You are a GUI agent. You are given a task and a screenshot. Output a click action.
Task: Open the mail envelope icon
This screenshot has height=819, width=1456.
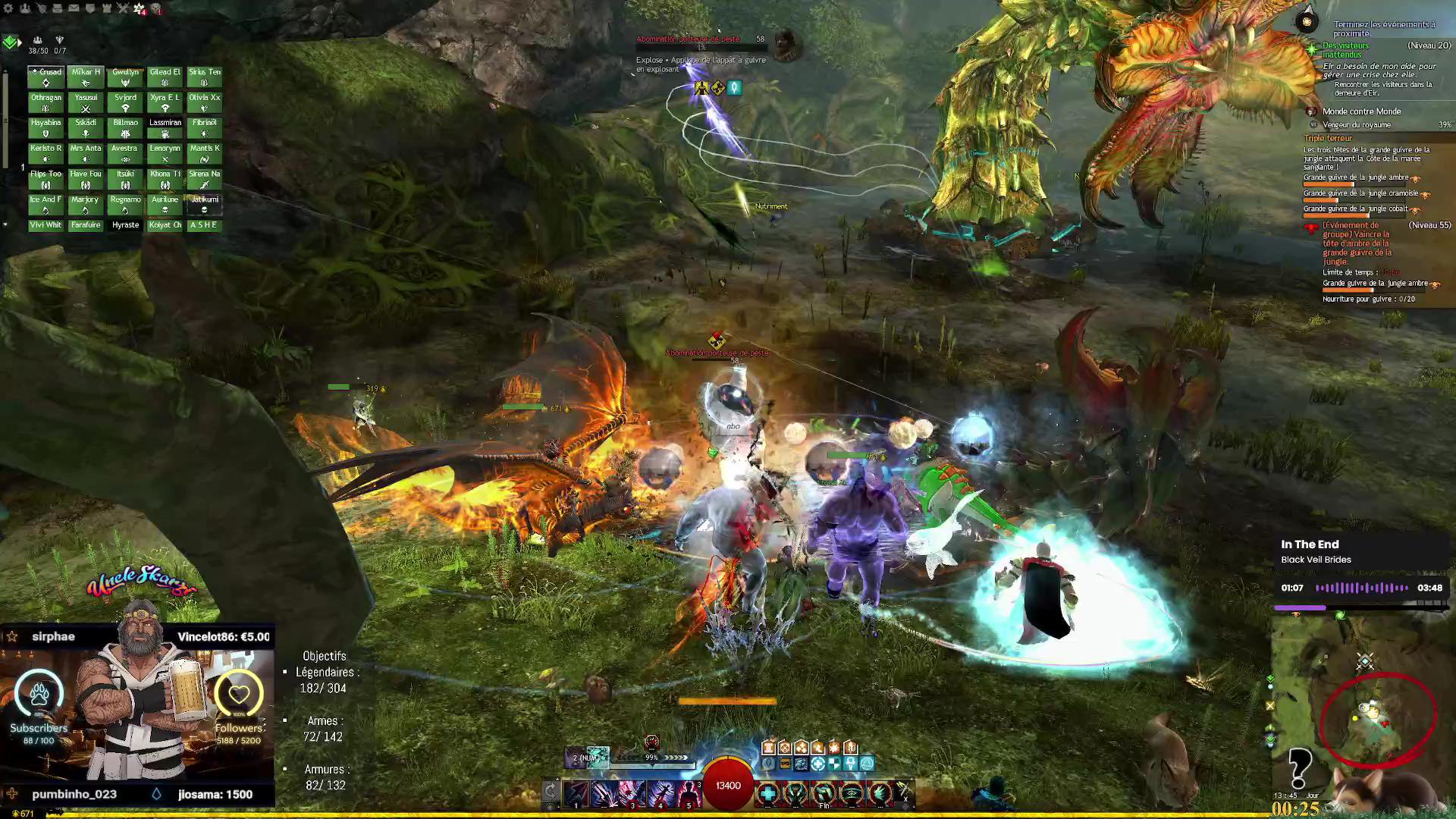(74, 8)
